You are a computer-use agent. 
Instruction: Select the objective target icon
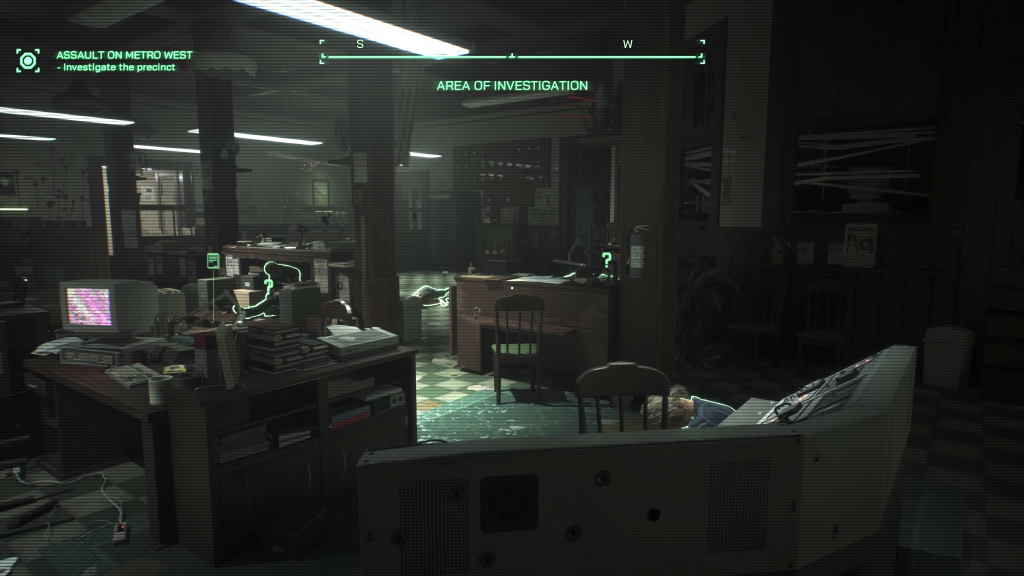28,60
